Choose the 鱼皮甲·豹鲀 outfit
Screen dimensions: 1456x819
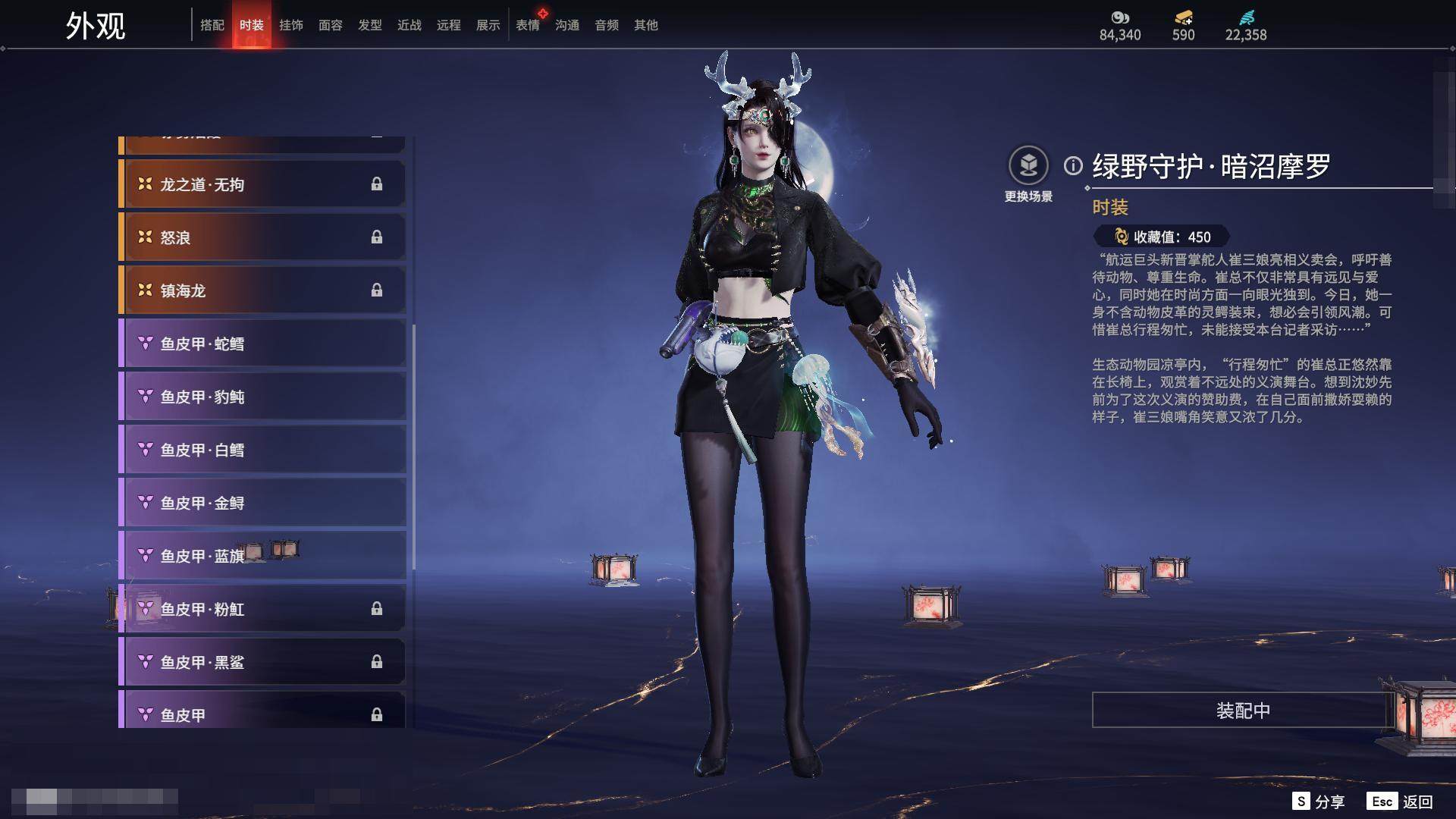(262, 397)
